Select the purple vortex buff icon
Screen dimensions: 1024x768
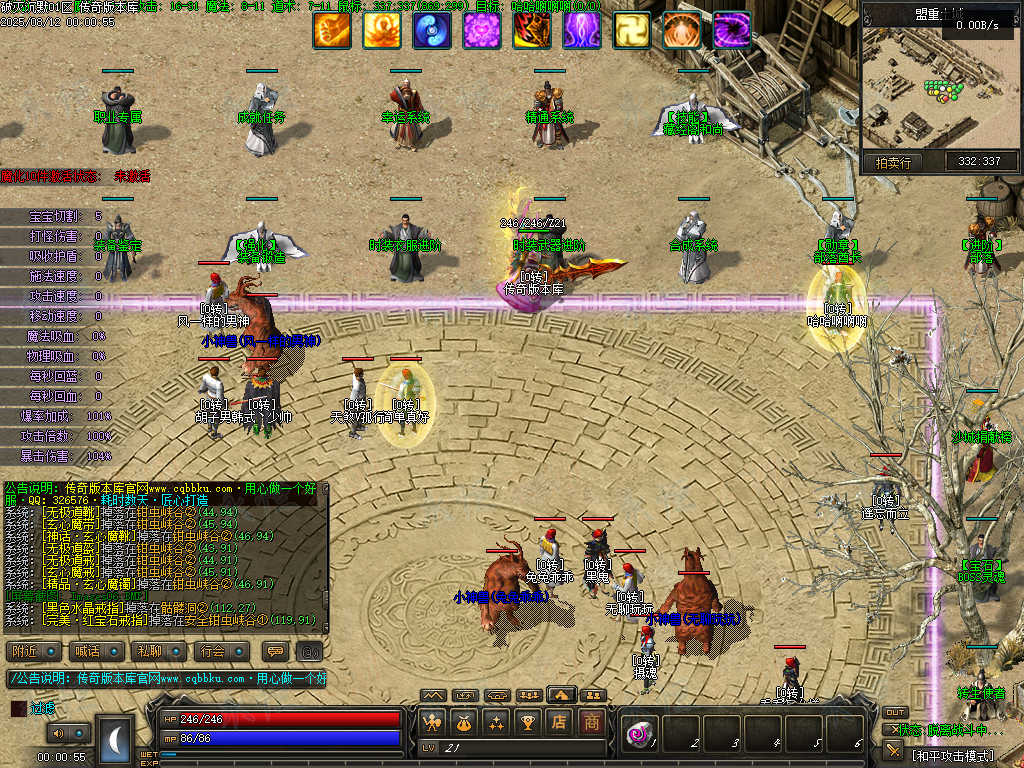(x=732, y=30)
